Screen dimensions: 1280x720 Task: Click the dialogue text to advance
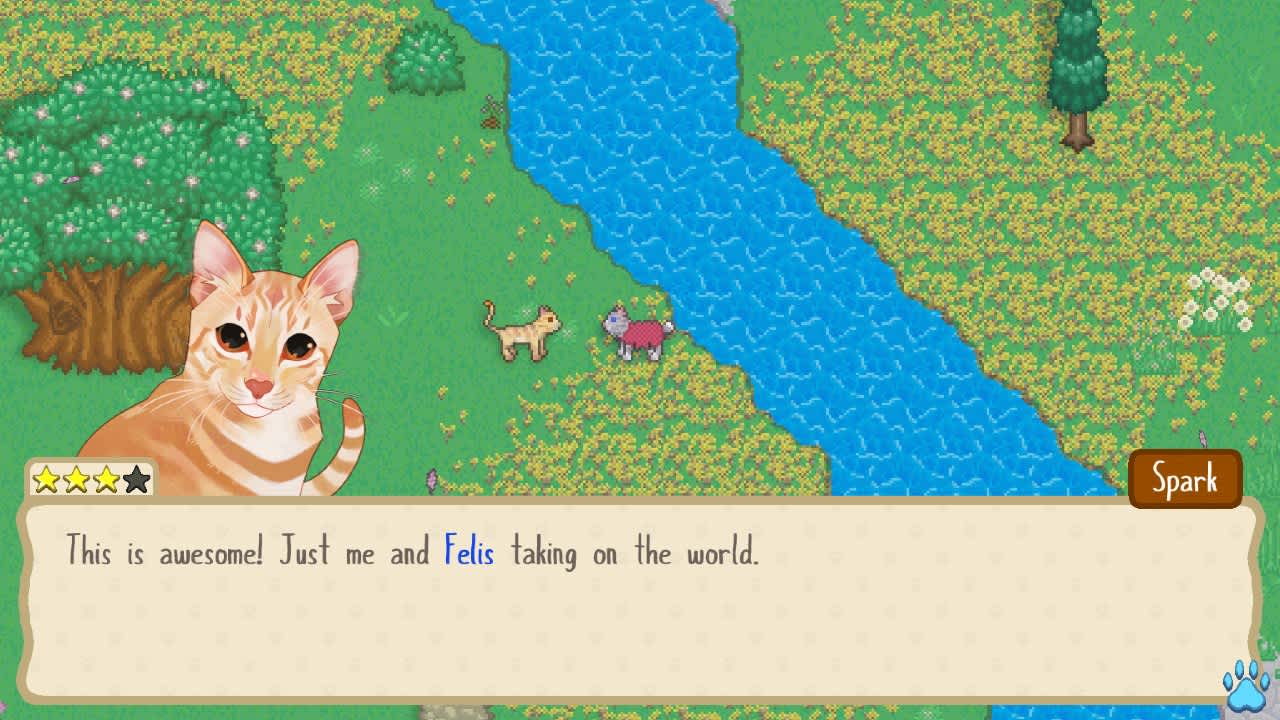[x=410, y=552]
